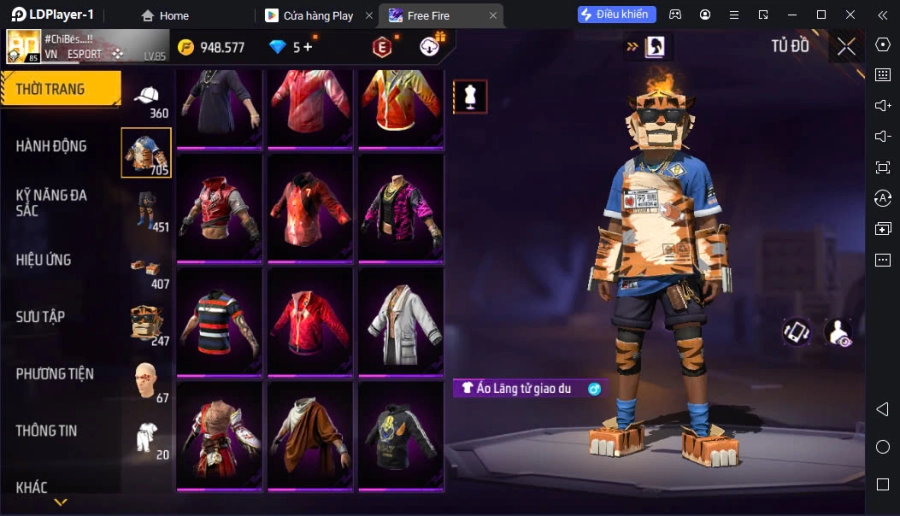
Task: Switch to Kỹ Năng Đa Sắc tab
Action: [51, 202]
